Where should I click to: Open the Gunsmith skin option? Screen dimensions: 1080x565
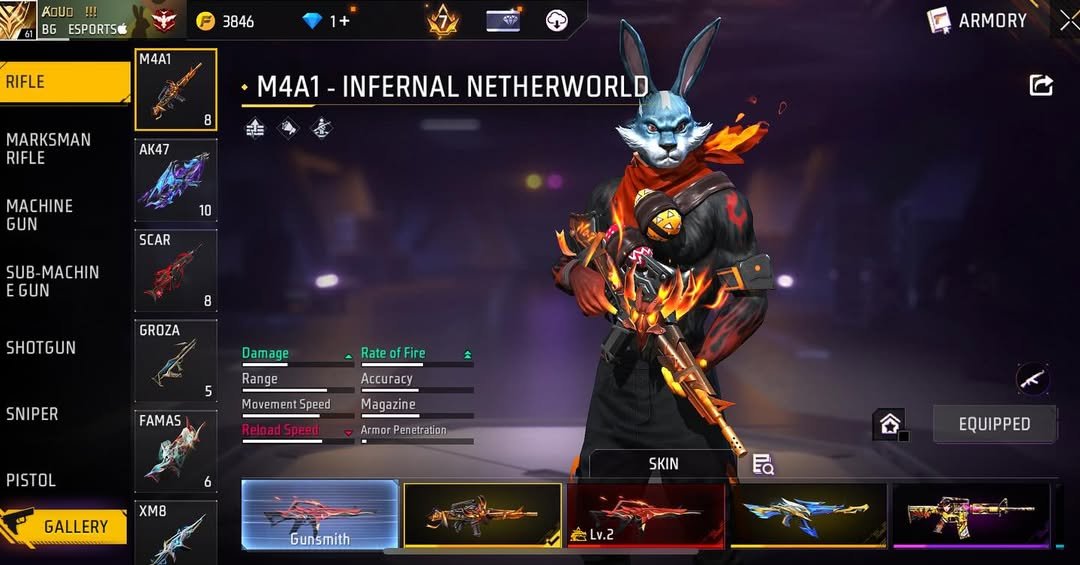point(320,515)
